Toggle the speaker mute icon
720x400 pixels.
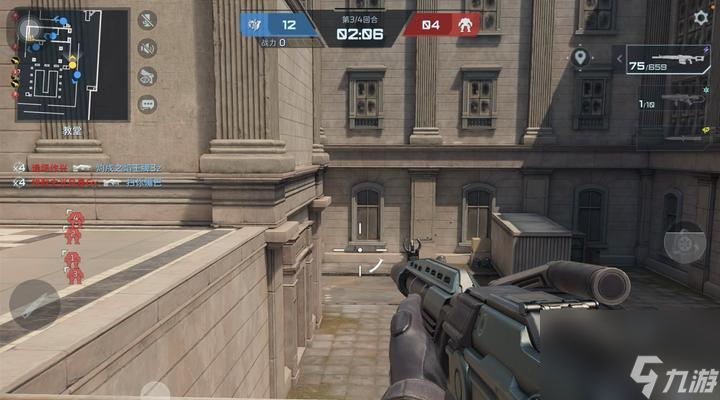(x=147, y=48)
